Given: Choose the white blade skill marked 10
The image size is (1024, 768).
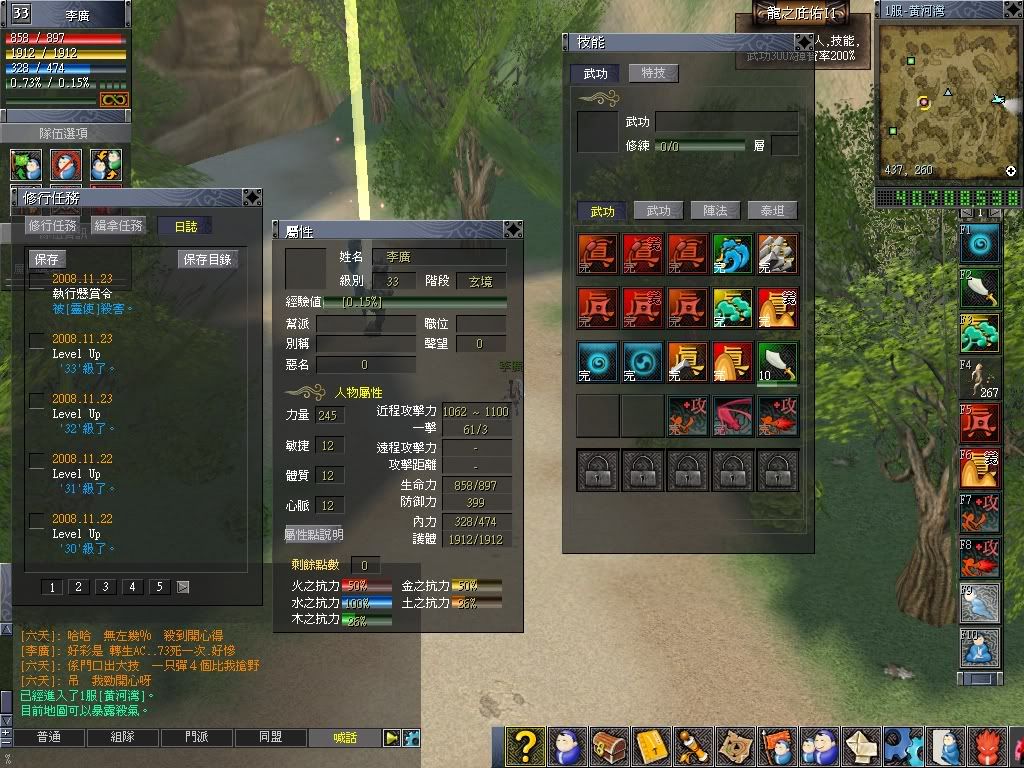Looking at the screenshot, I should [777, 362].
